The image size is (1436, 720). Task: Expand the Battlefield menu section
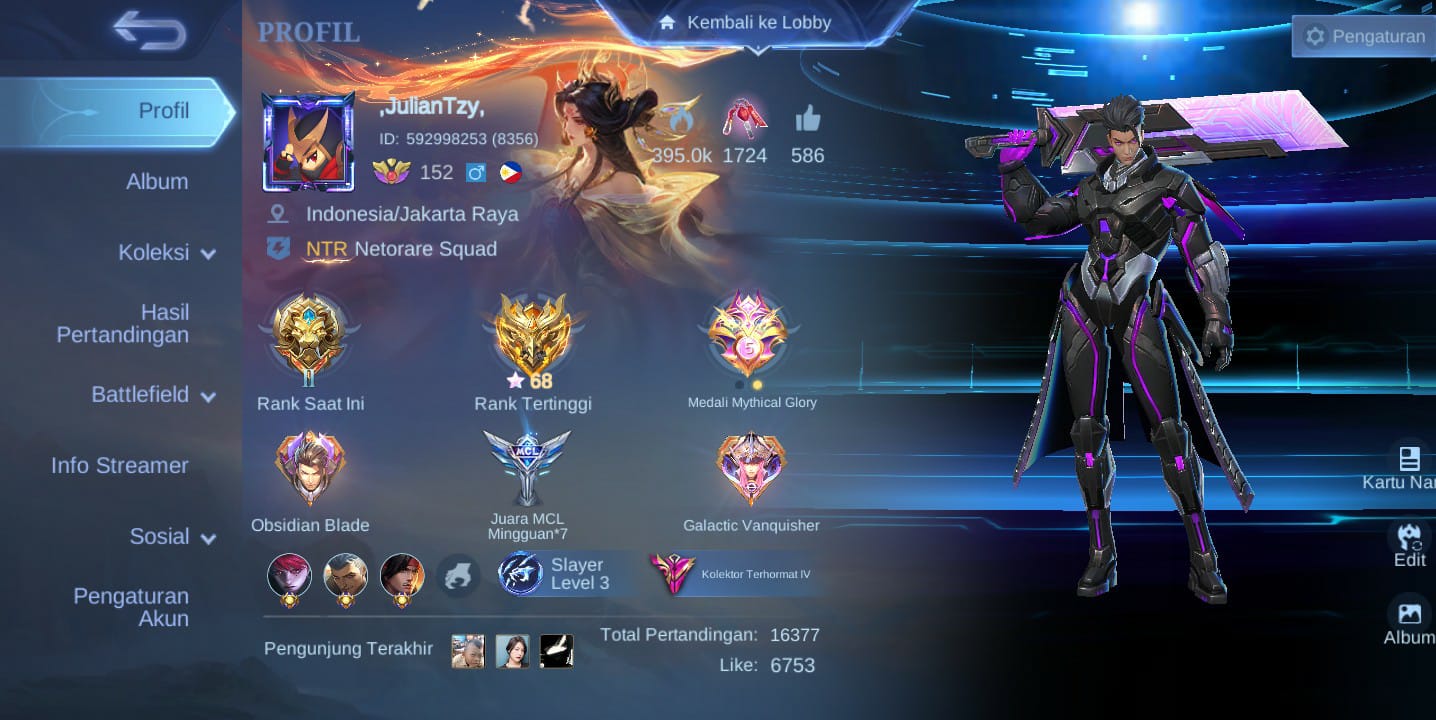(x=153, y=395)
